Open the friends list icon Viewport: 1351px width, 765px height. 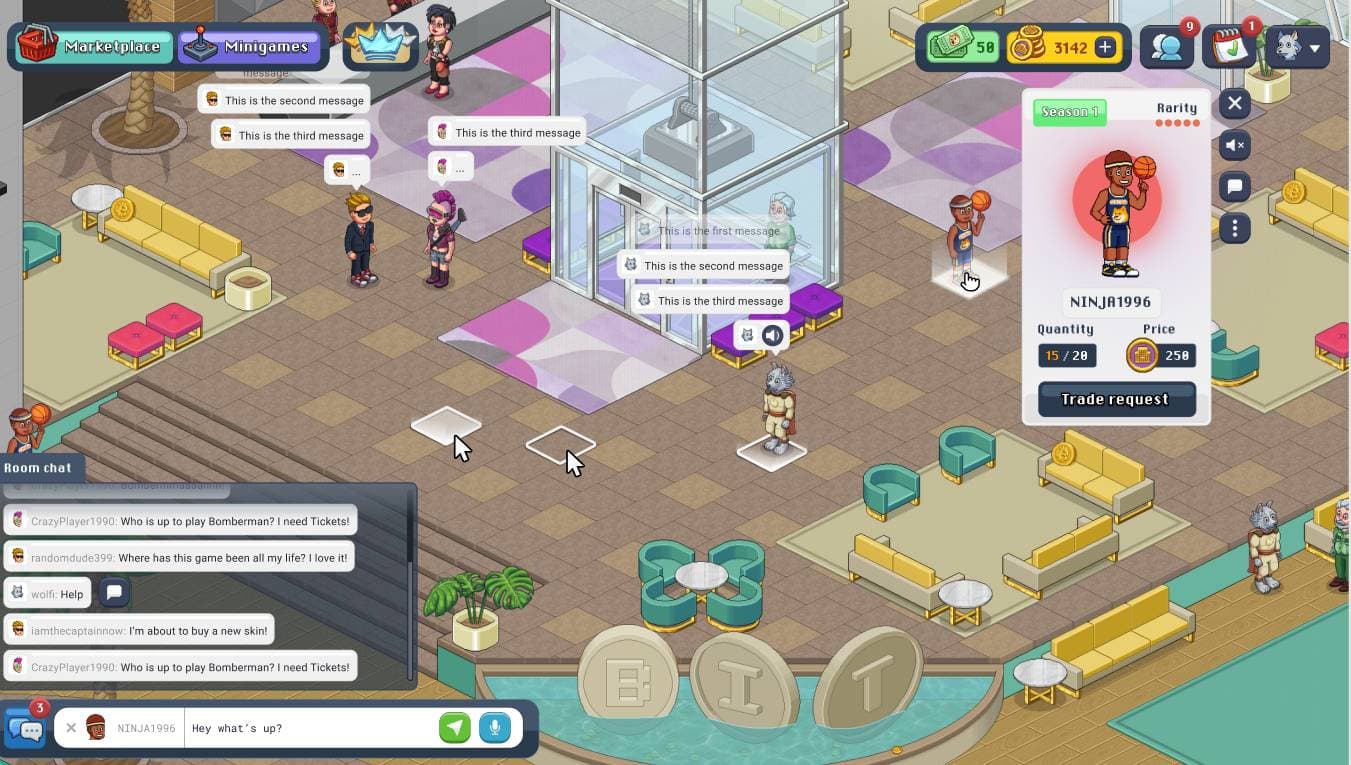click(x=1167, y=47)
